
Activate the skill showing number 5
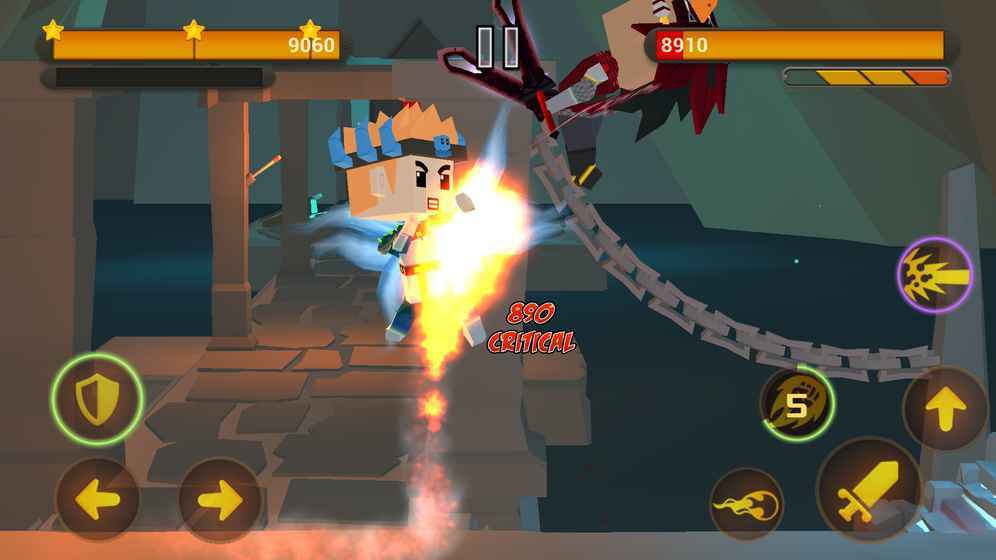click(x=796, y=404)
